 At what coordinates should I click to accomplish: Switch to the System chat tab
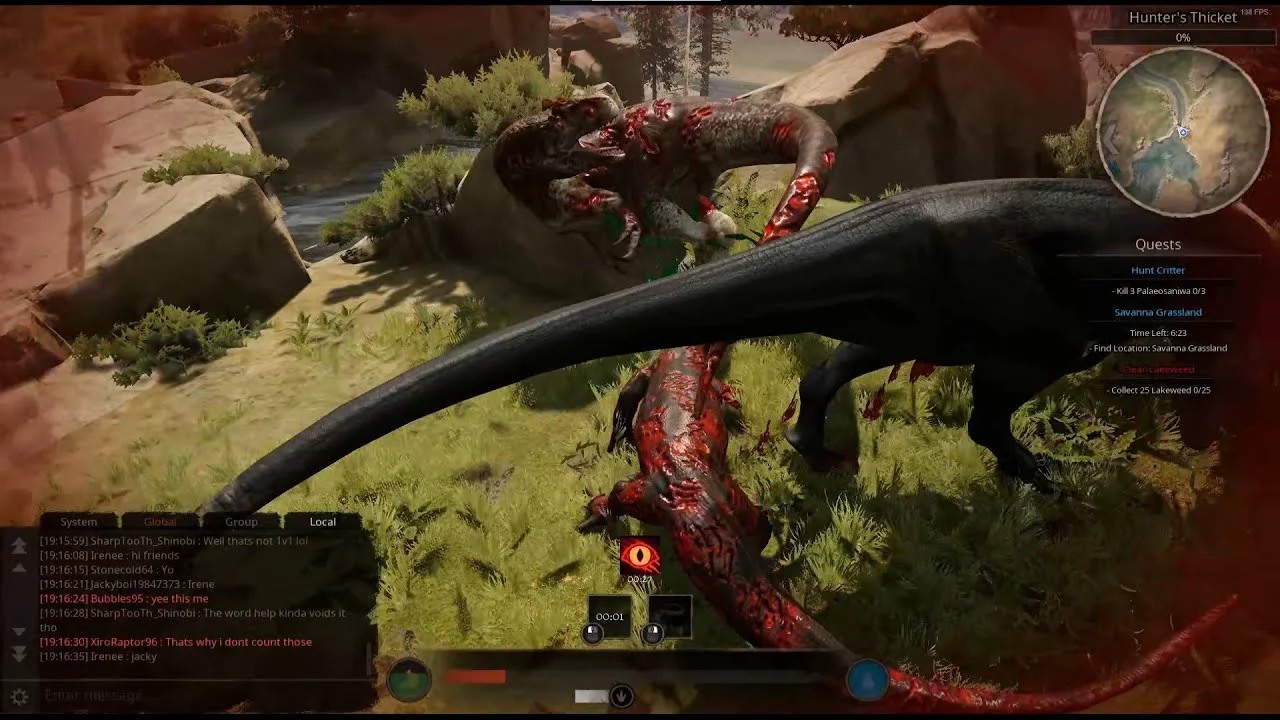(x=78, y=521)
